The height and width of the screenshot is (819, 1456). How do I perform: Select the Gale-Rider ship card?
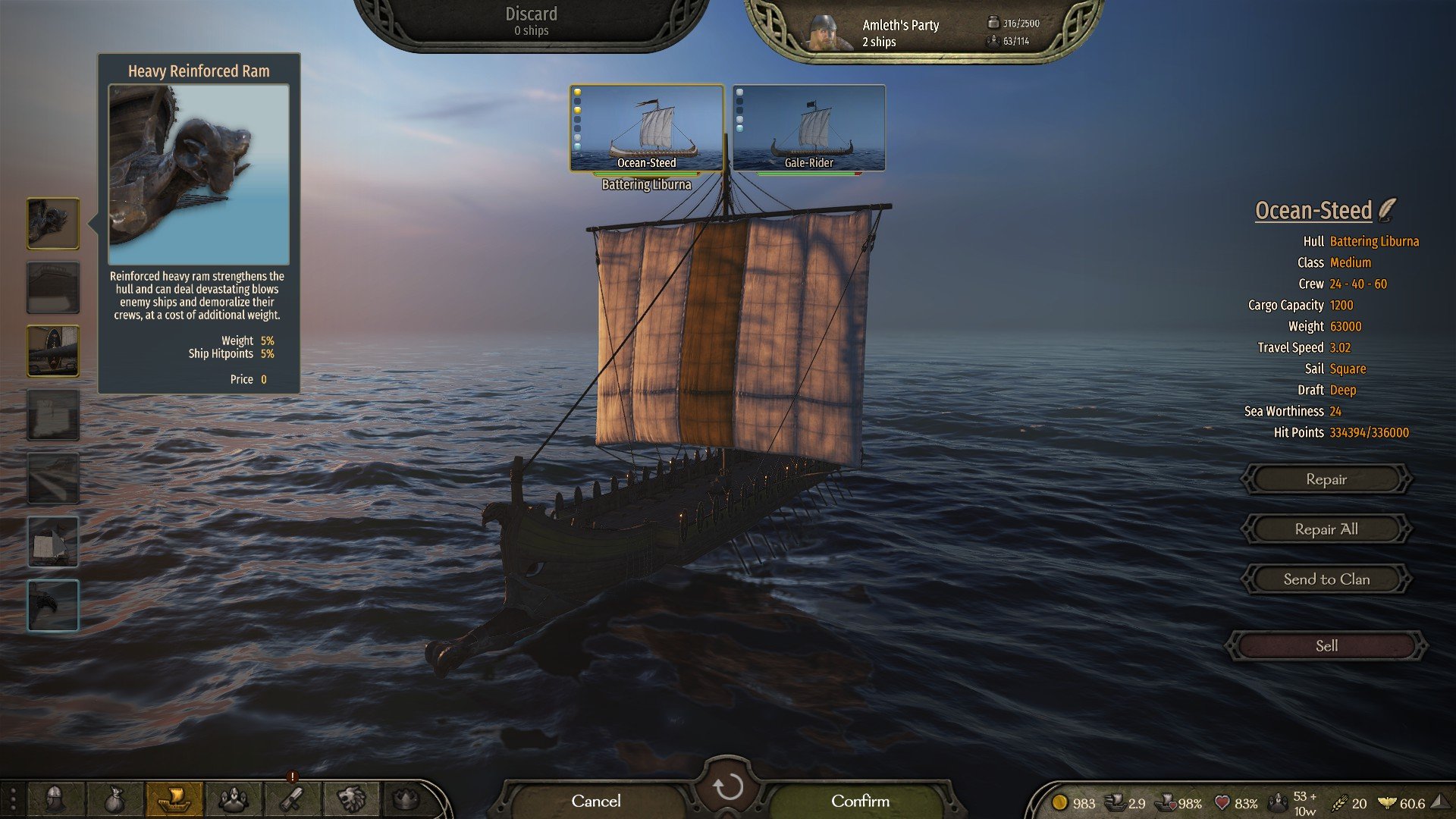[x=808, y=127]
